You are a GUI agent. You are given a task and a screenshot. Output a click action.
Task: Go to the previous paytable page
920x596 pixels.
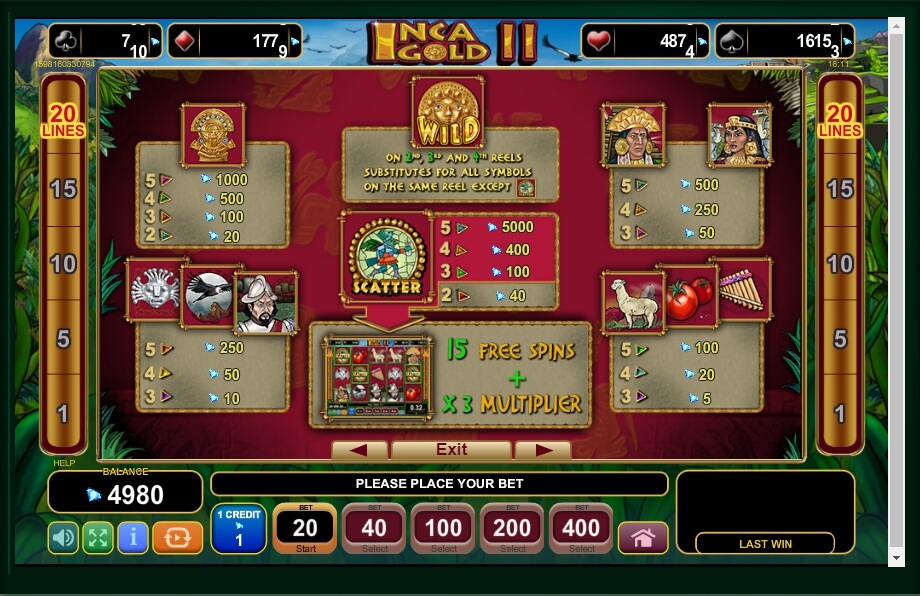click(x=359, y=450)
